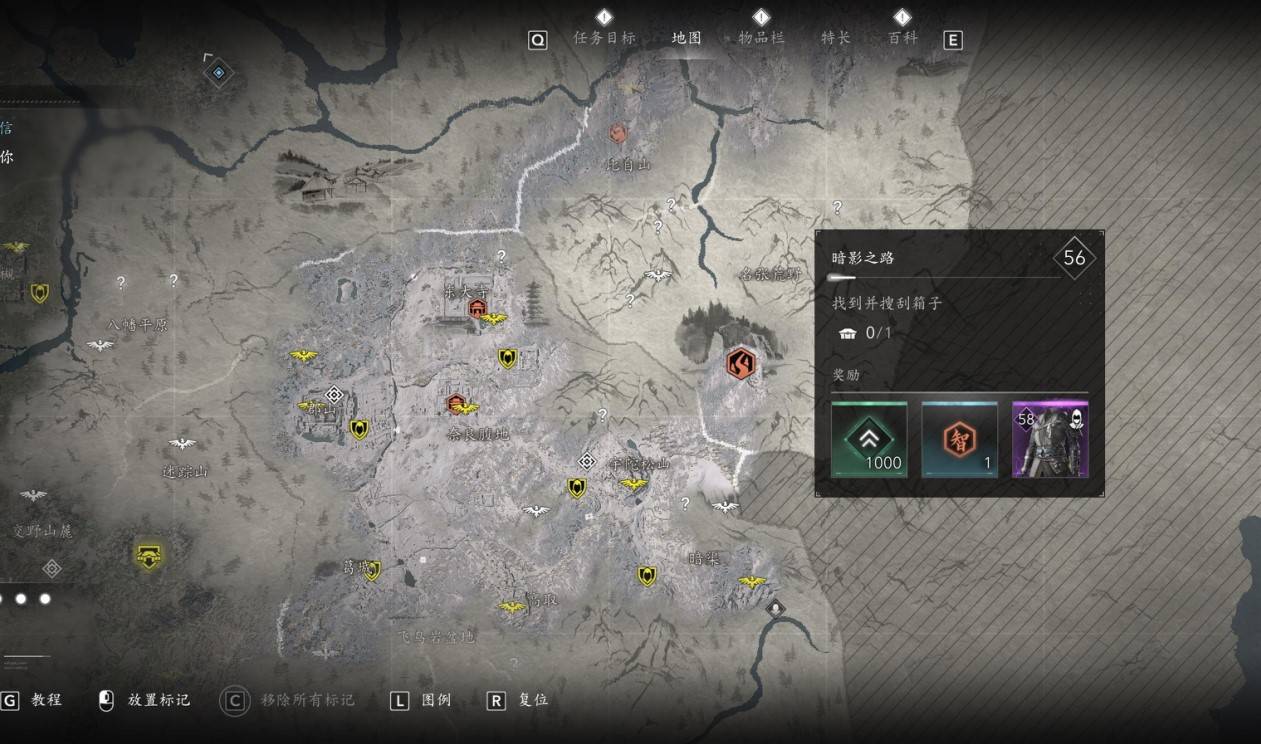Select the orange round marker near 生驹山
1261x744 pixels.
(x=618, y=132)
